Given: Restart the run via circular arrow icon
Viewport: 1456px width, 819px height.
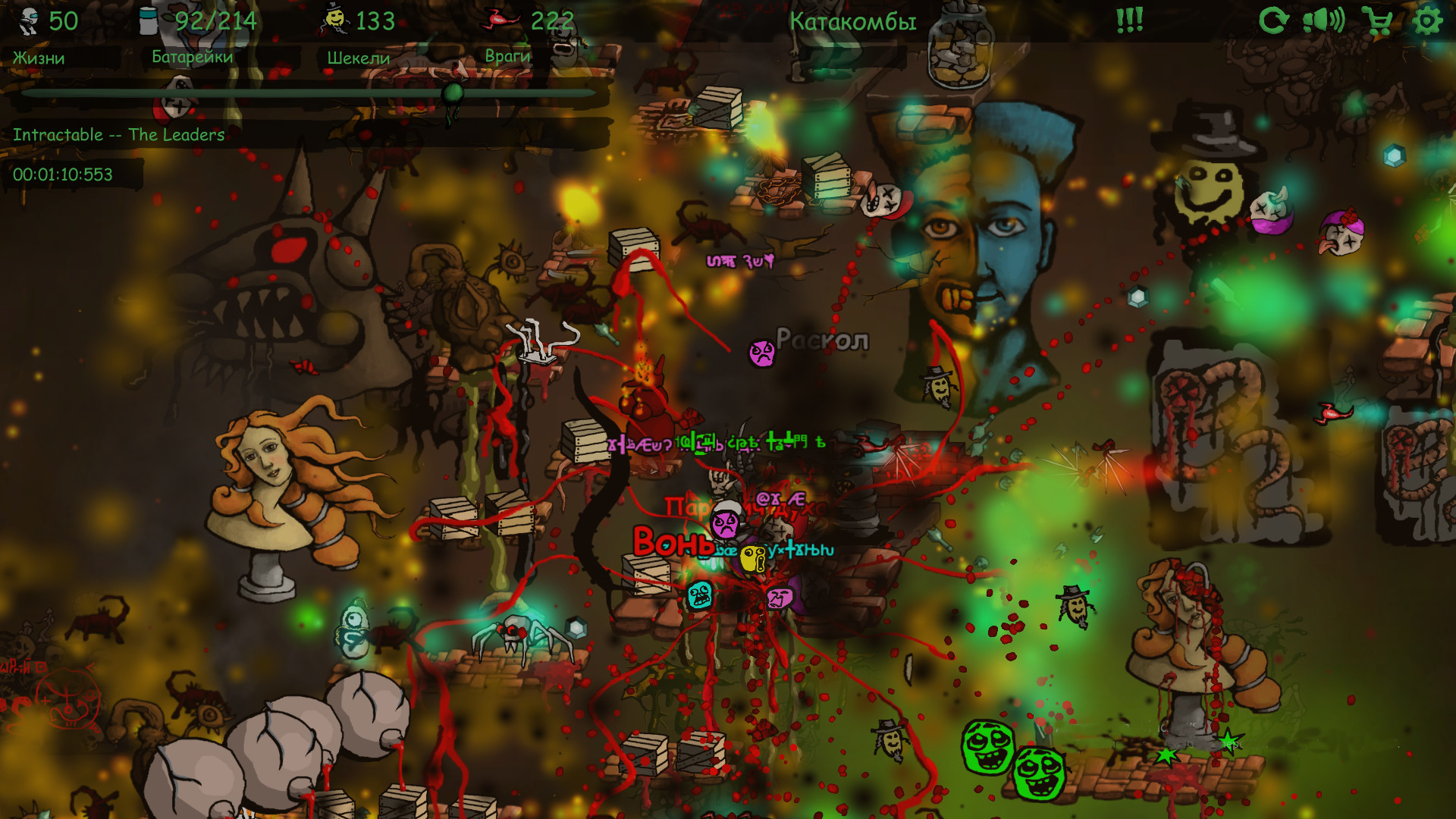Looking at the screenshot, I should coord(1275,20).
